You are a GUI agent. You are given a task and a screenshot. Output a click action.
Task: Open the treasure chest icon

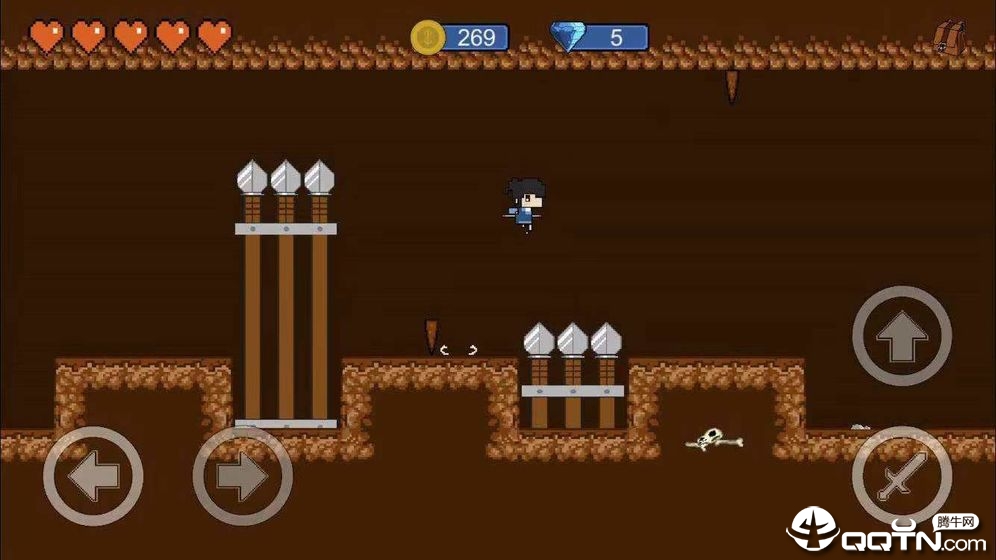[x=948, y=37]
